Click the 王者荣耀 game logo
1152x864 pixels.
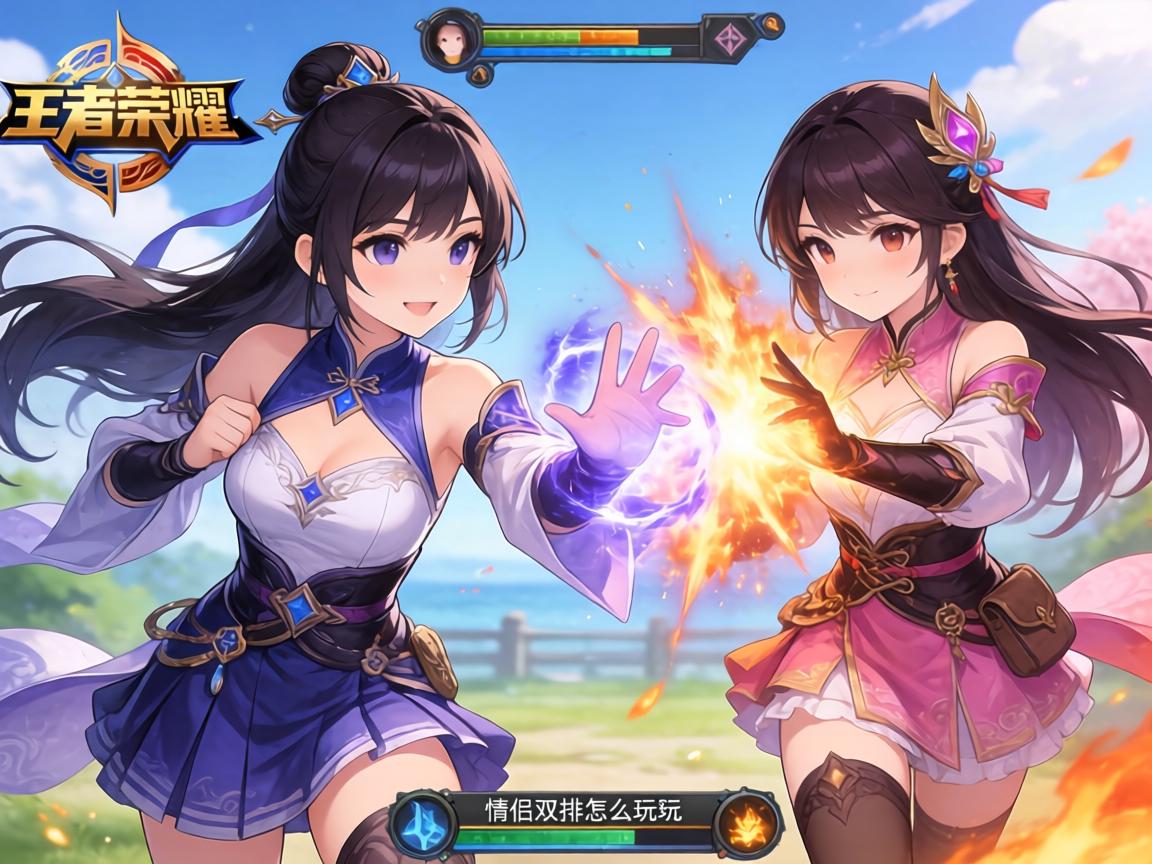[x=122, y=112]
